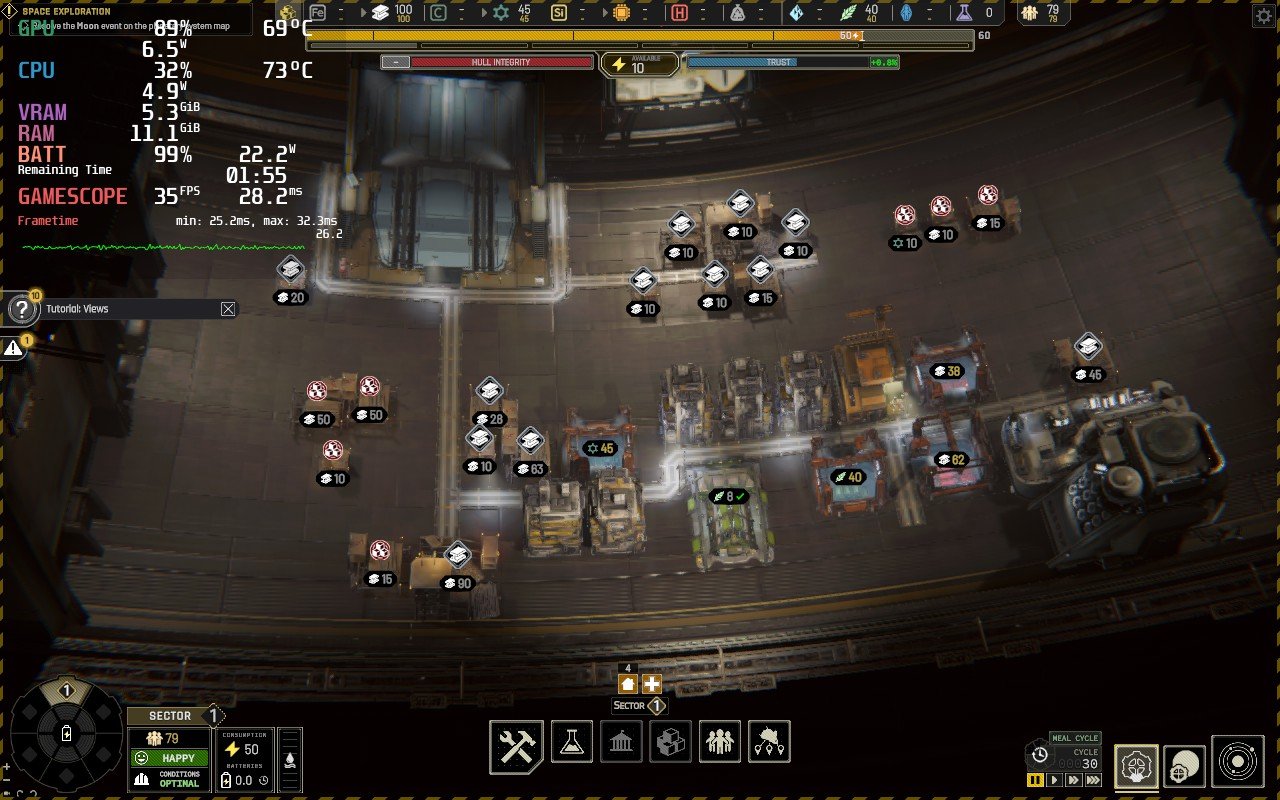Set game speed to triple fast-forward
The width and height of the screenshot is (1280, 800).
(x=1093, y=780)
